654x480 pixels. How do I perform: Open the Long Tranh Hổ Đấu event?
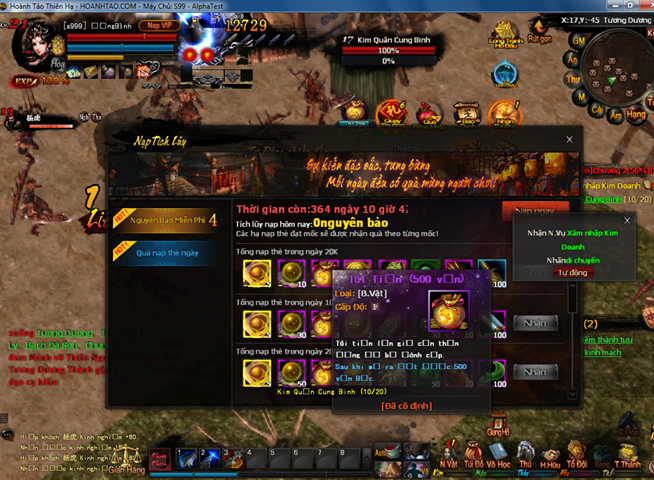point(507,30)
